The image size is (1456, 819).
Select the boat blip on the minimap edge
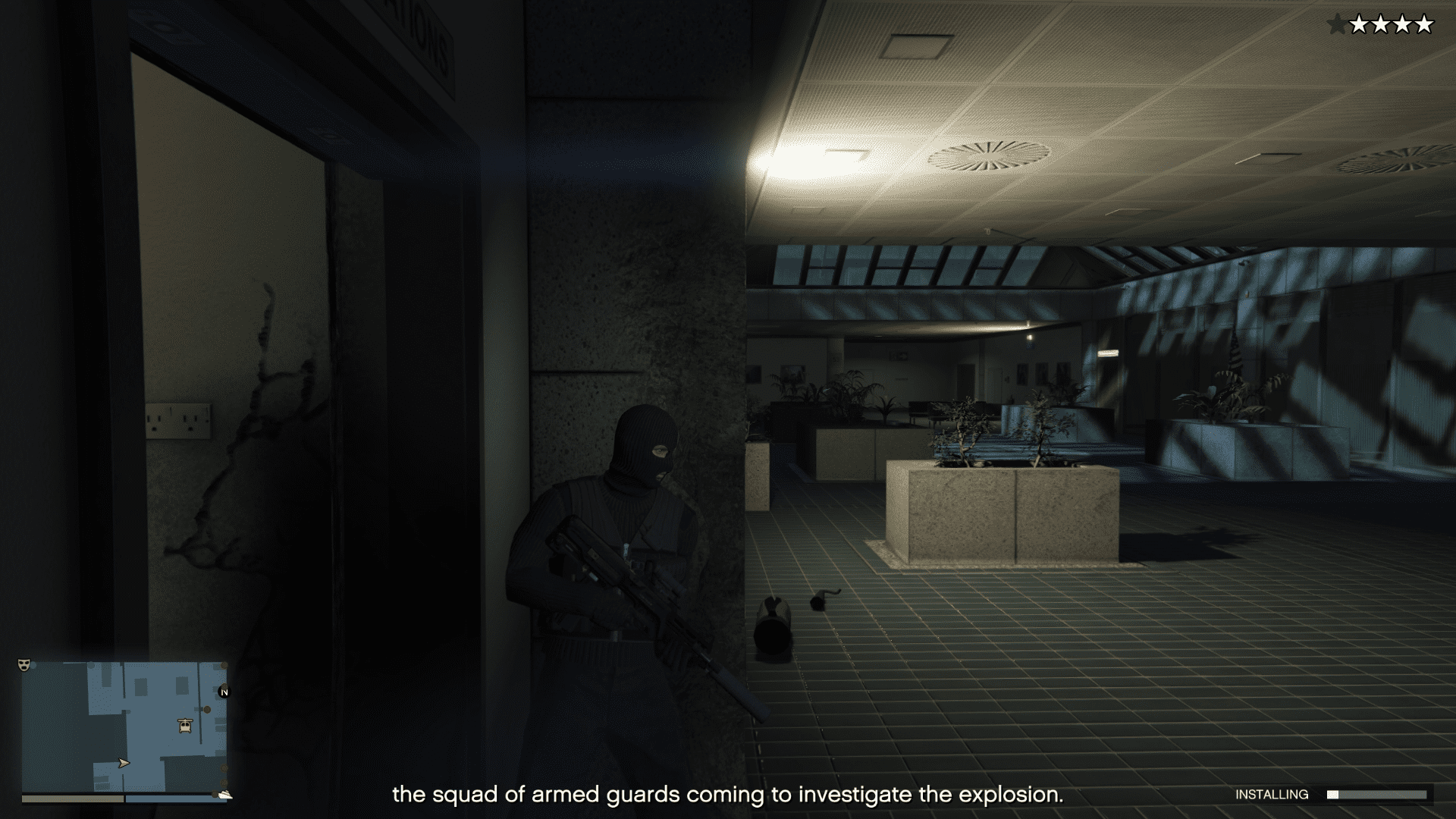click(x=225, y=795)
